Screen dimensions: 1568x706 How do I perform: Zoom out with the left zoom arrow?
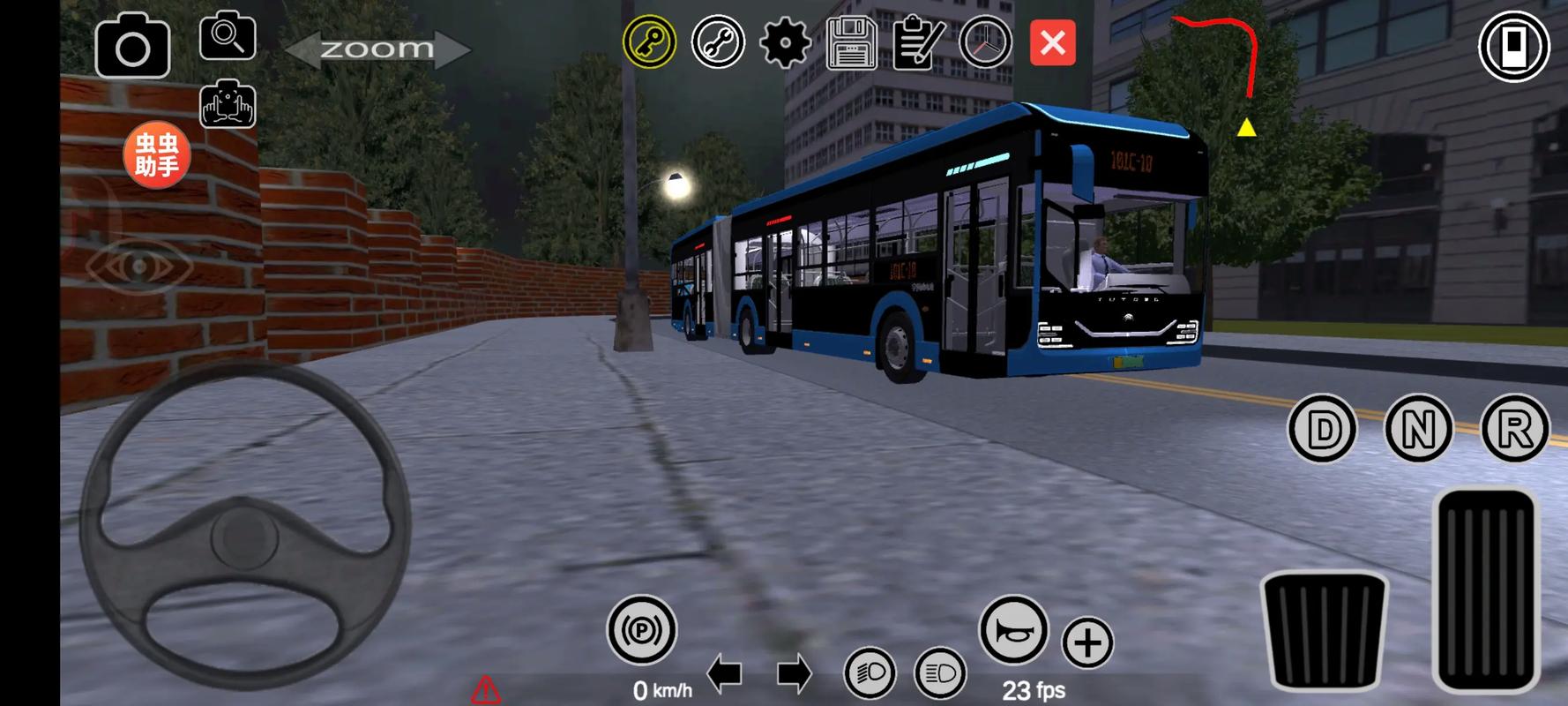(x=304, y=49)
